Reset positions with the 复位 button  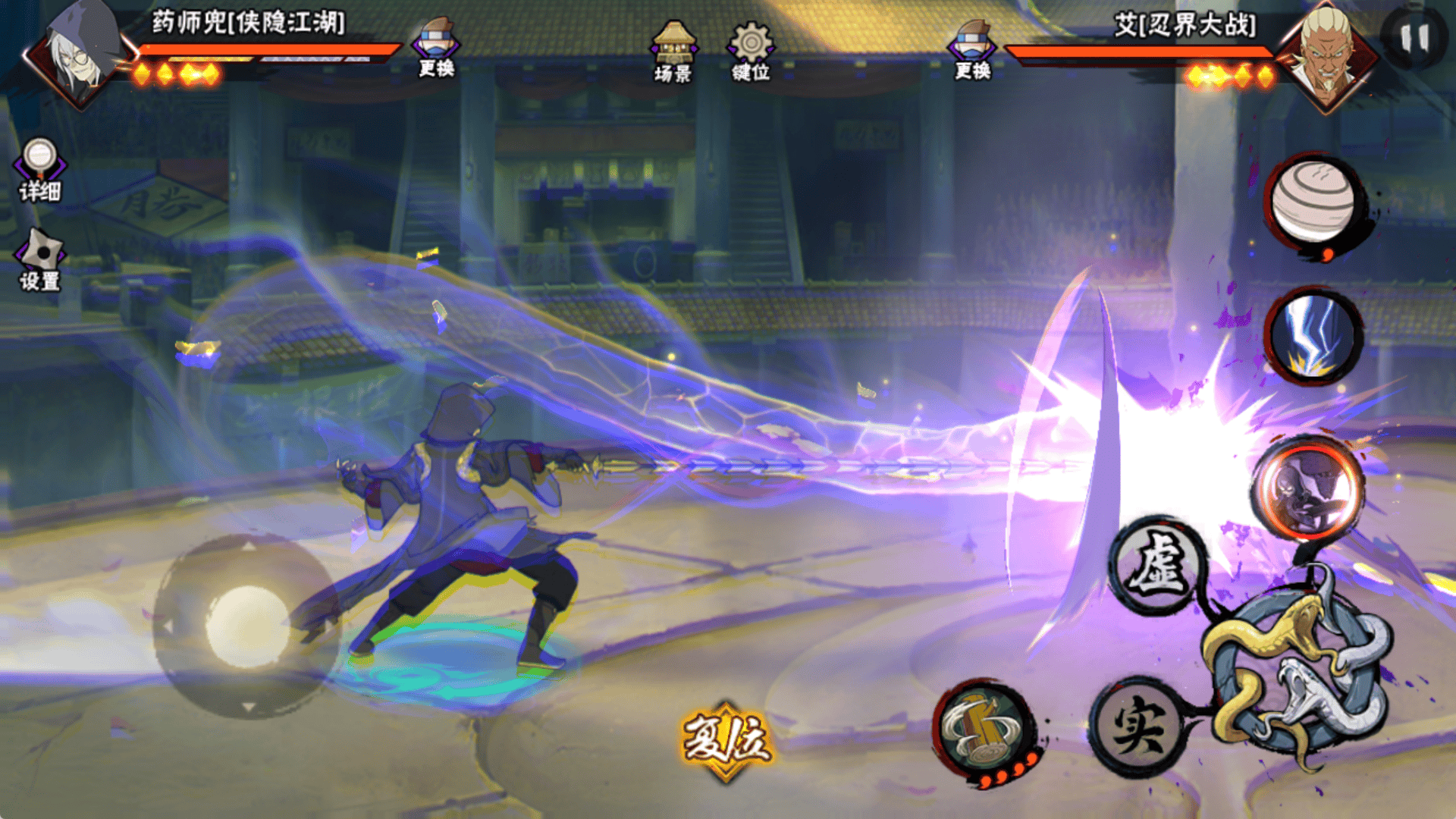click(x=726, y=739)
